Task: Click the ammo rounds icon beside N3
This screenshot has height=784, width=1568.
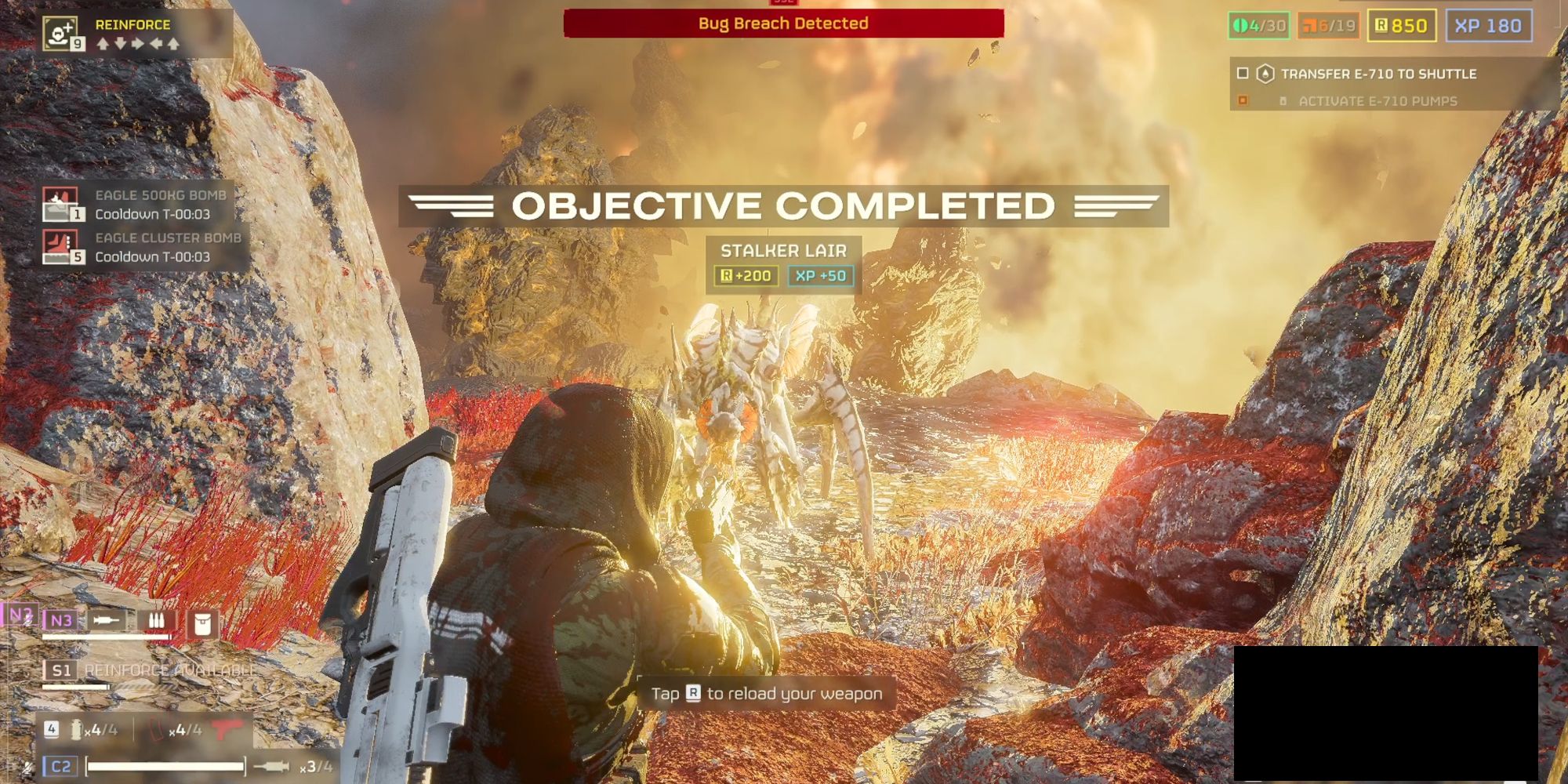Action: point(157,621)
